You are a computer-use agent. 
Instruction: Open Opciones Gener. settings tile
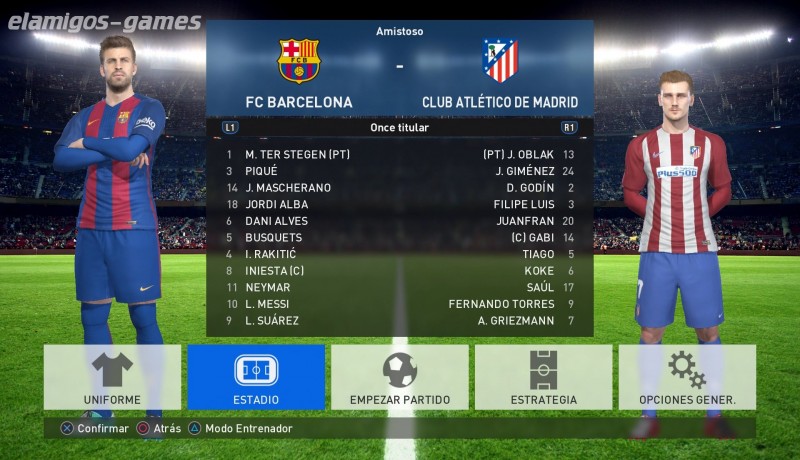pos(687,377)
